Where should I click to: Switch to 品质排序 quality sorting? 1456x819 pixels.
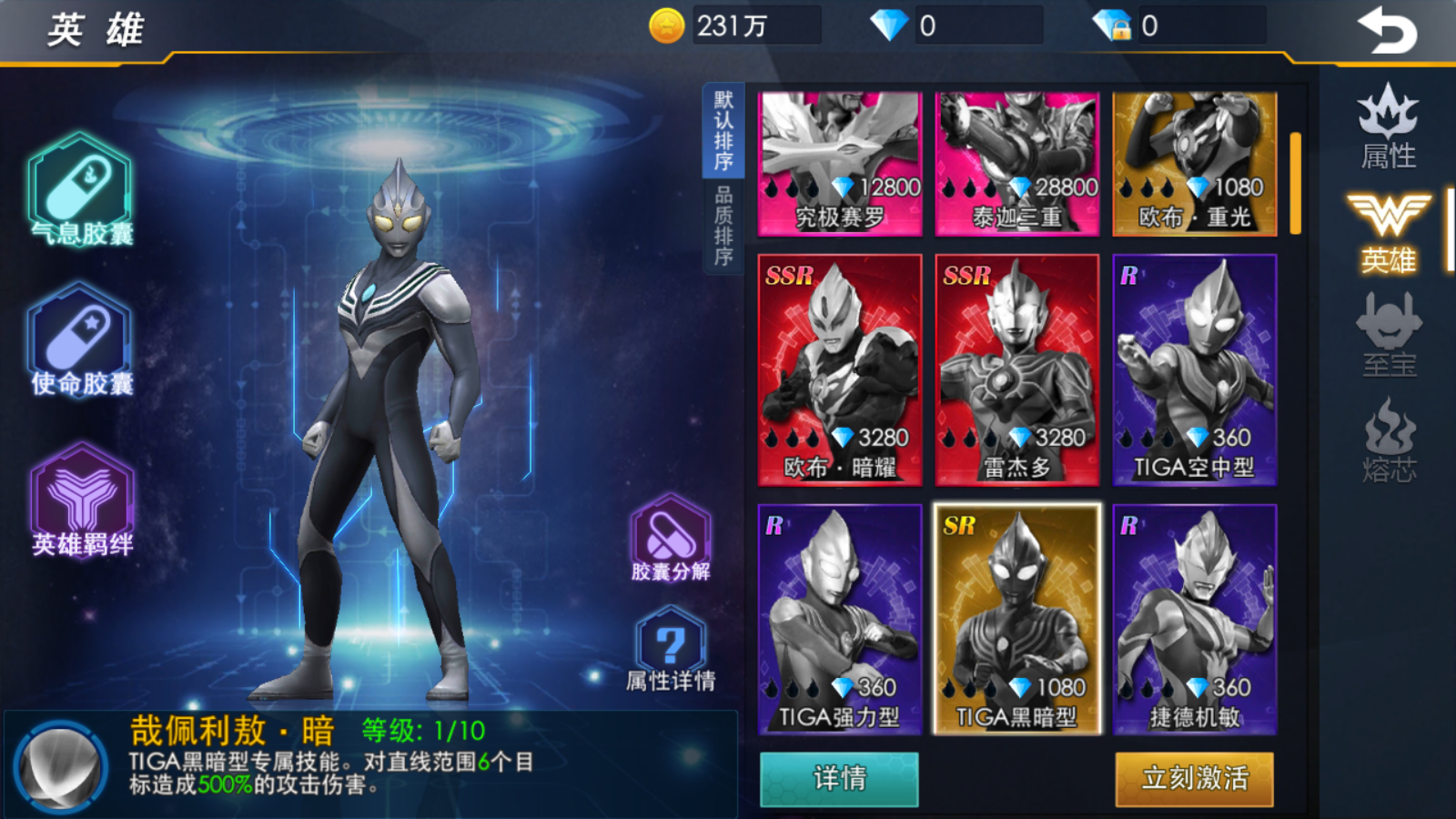(x=723, y=226)
